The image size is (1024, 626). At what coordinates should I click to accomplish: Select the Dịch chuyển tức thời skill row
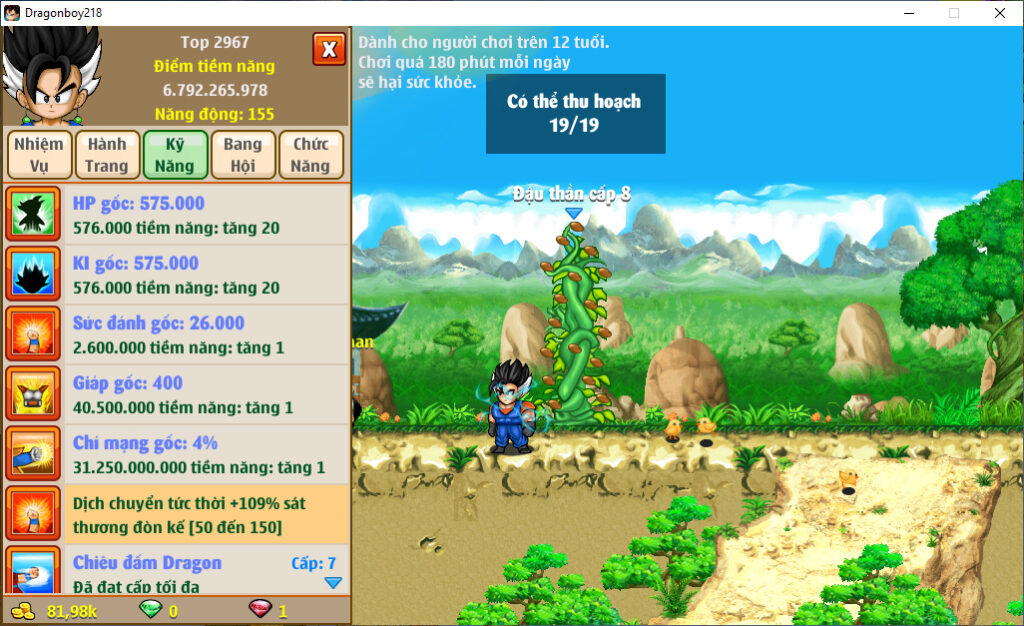click(176, 514)
